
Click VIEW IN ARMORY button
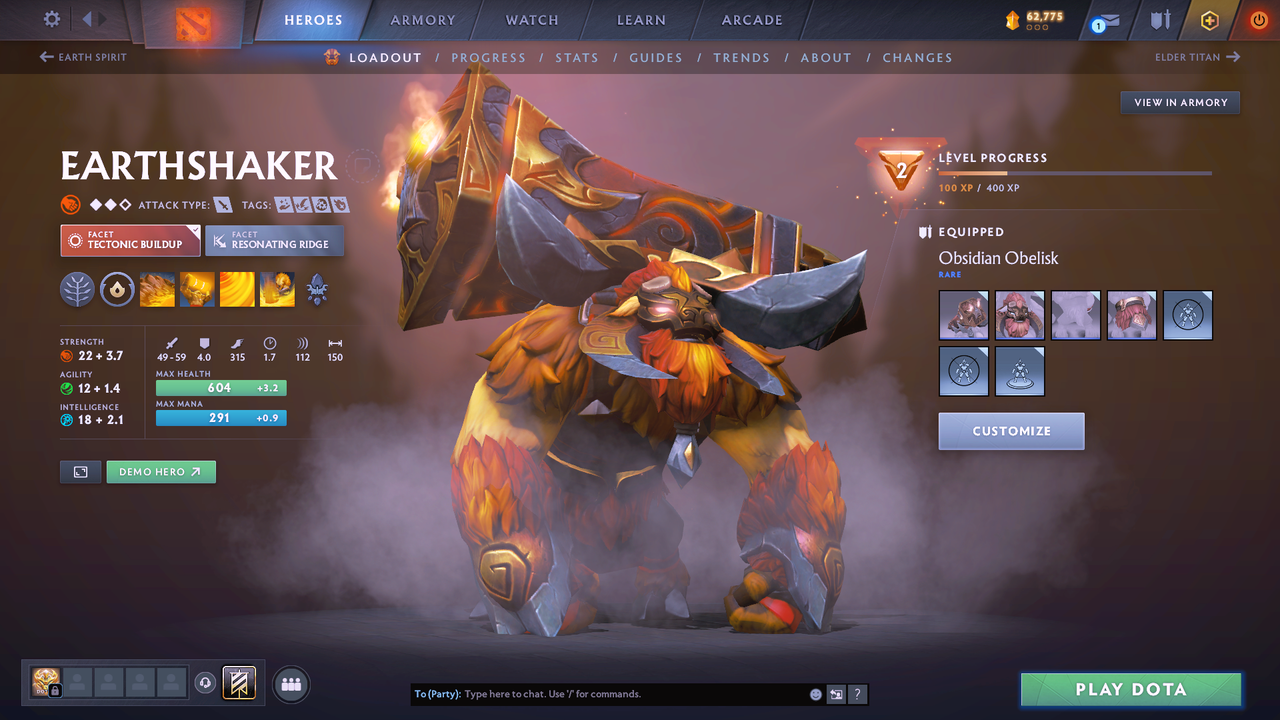coord(1179,102)
